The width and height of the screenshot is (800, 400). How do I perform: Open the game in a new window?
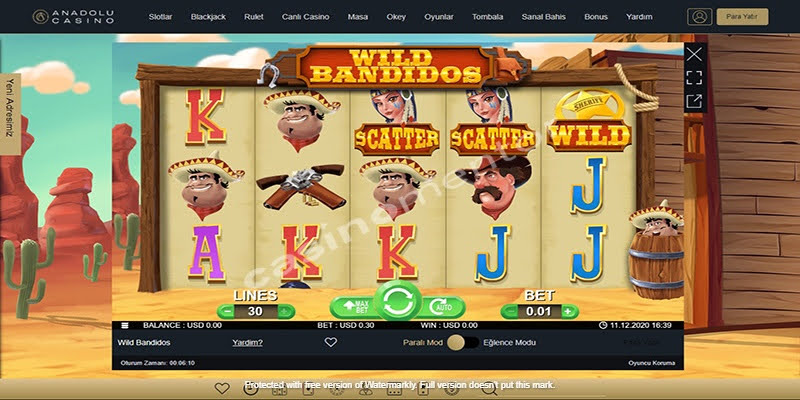click(x=694, y=101)
